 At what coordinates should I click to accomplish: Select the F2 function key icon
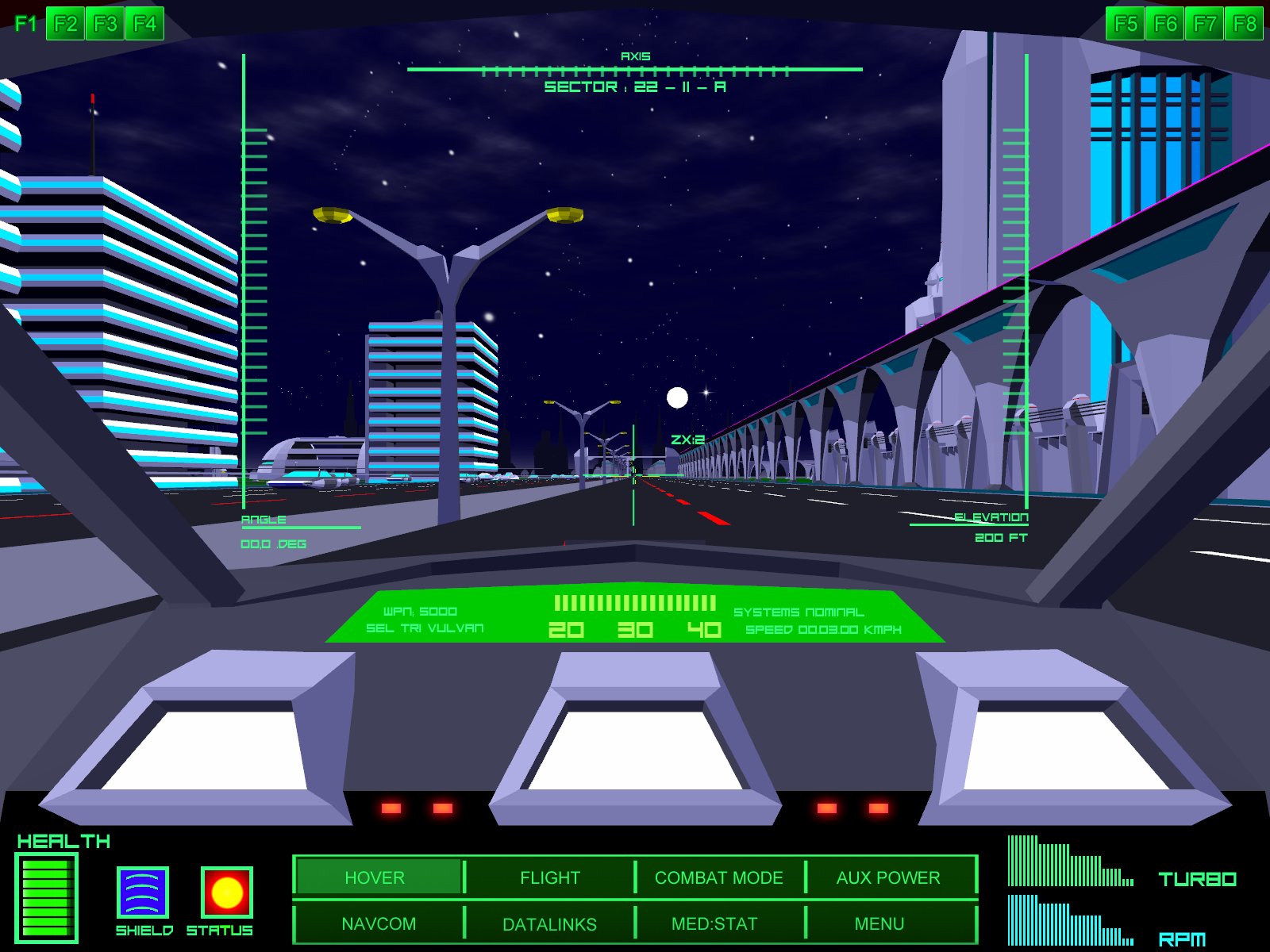65,23
